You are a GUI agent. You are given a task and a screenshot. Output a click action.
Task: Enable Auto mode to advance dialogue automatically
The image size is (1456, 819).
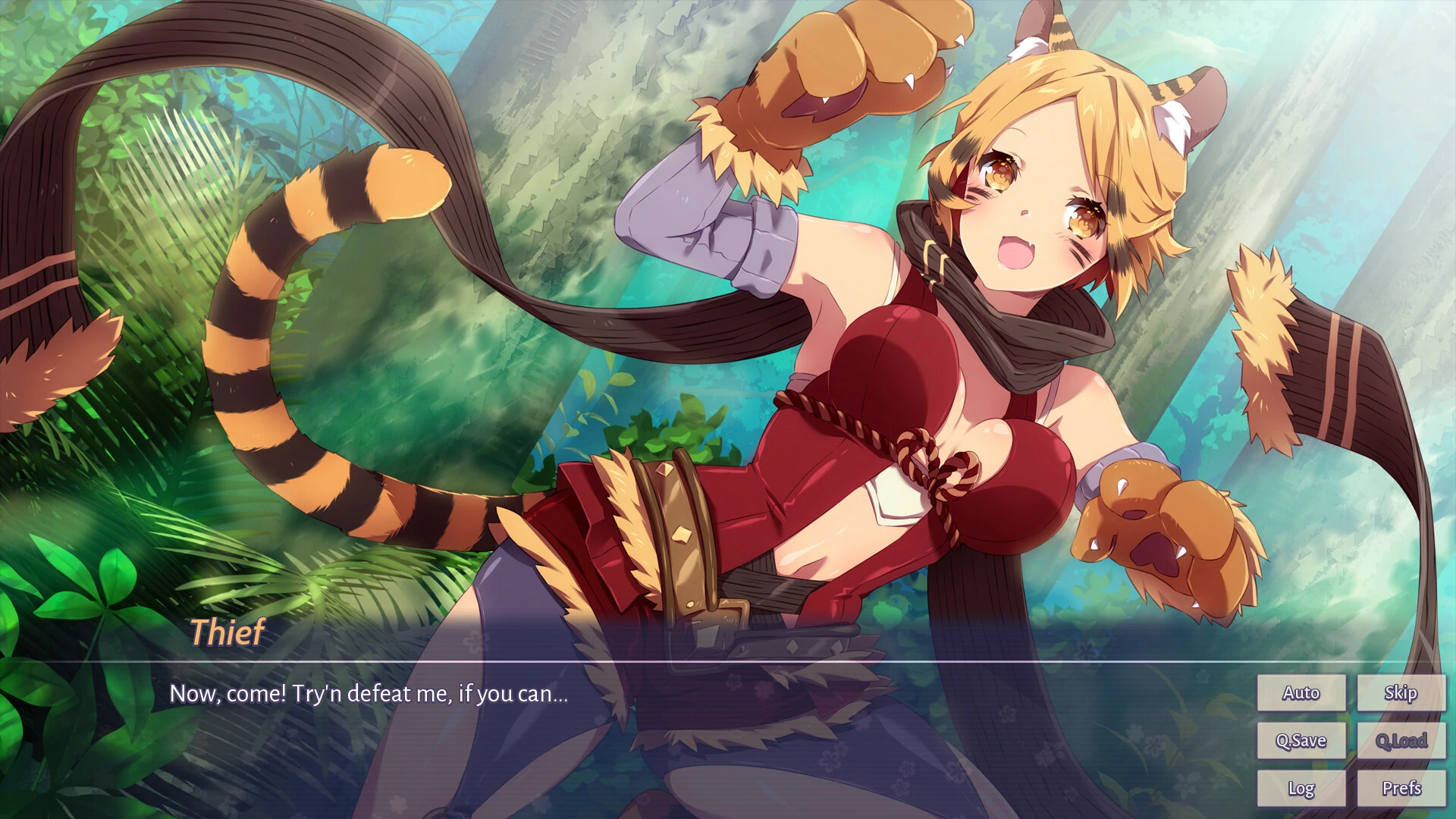(x=1301, y=692)
